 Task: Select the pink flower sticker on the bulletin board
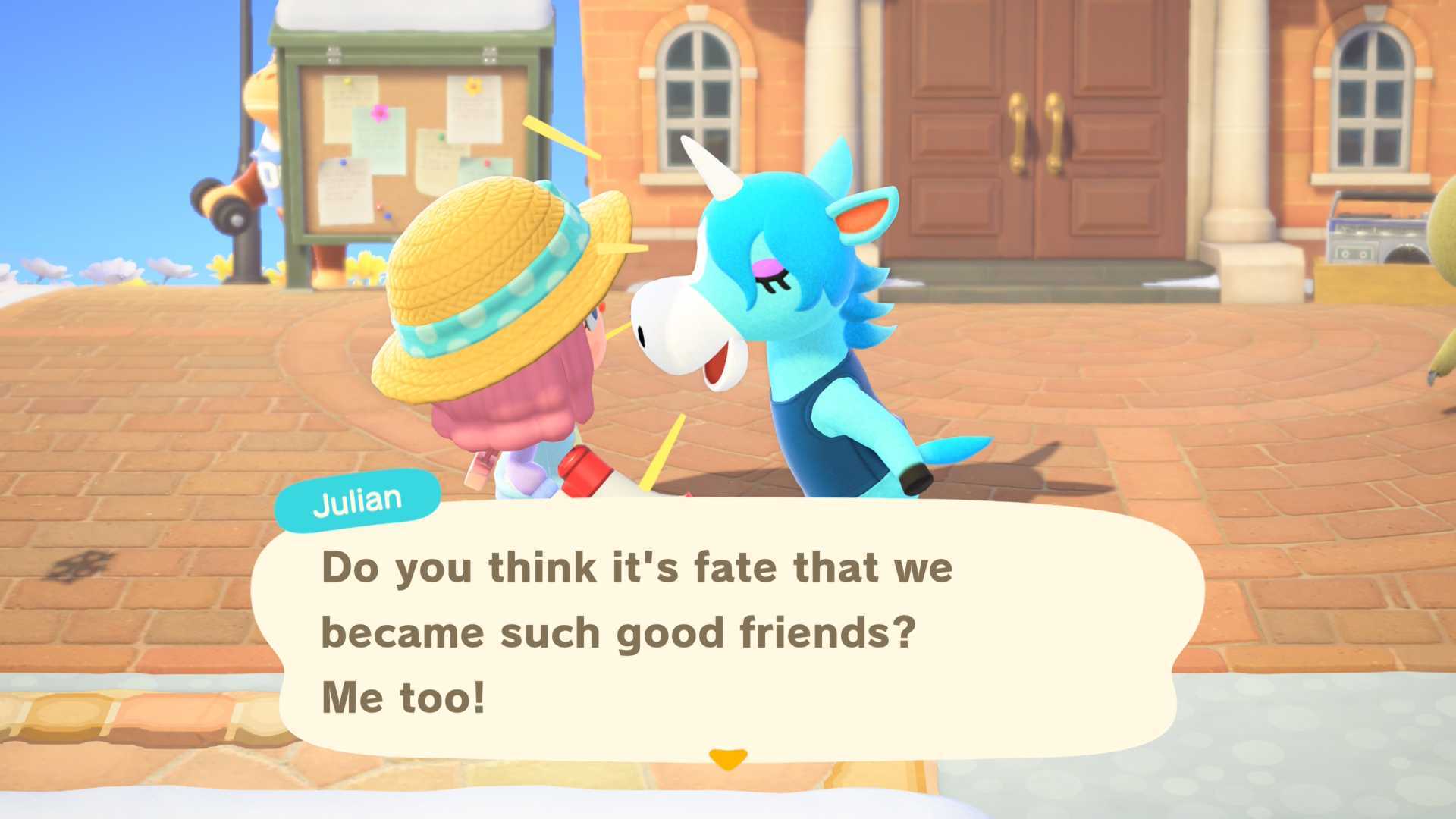[379, 112]
